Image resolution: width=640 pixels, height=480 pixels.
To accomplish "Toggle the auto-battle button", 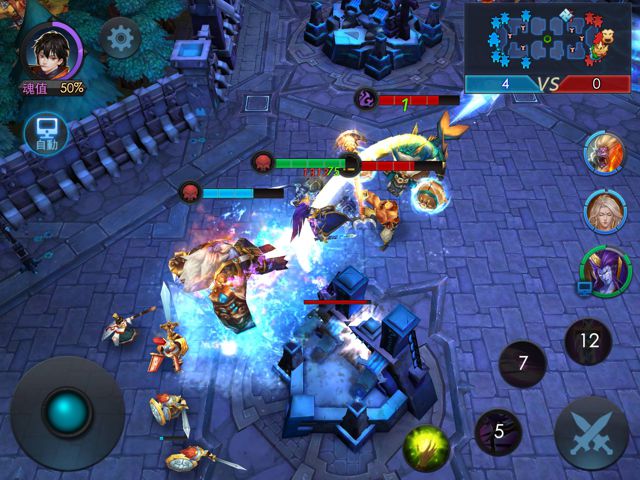I will [x=46, y=133].
